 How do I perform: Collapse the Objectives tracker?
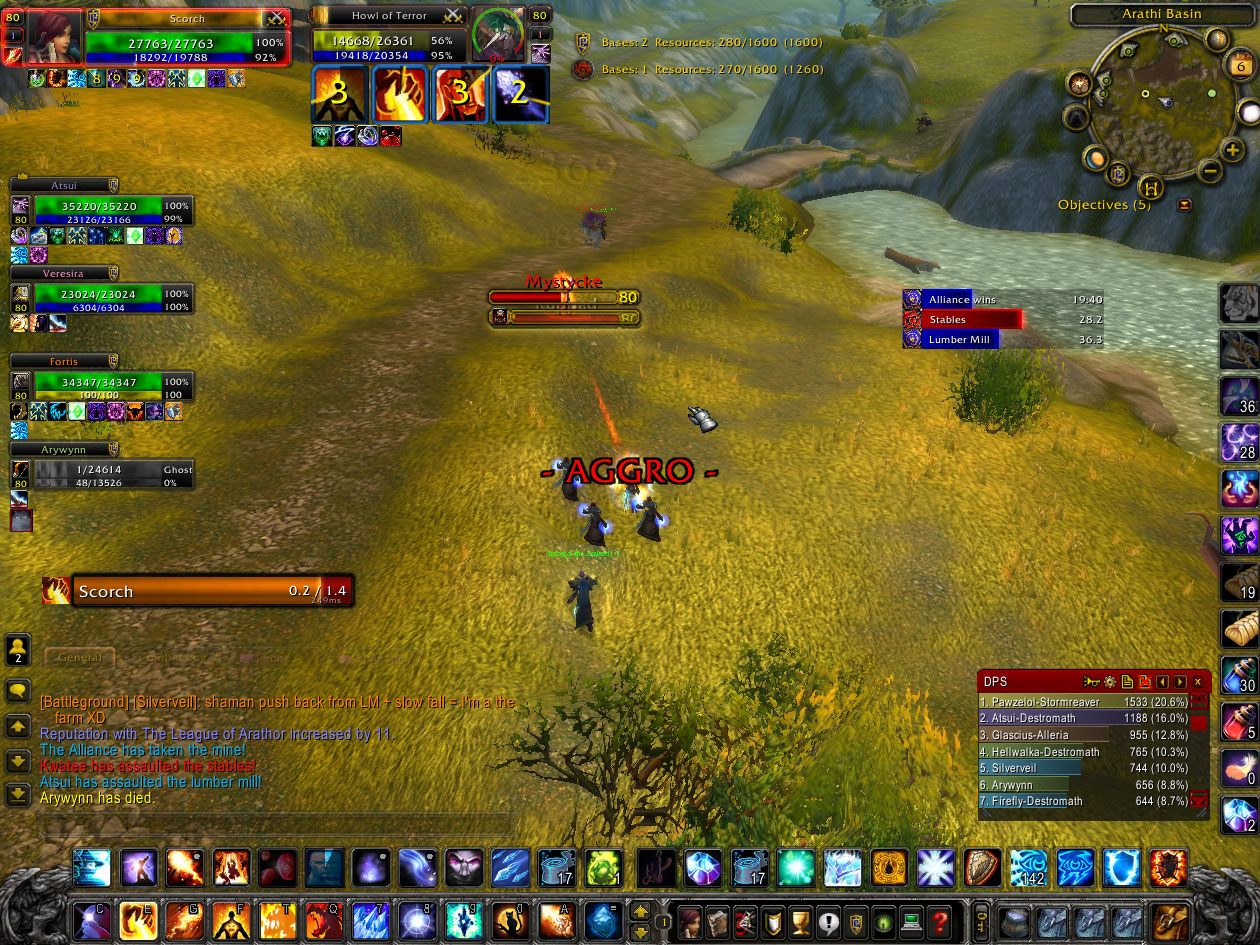(x=1185, y=205)
